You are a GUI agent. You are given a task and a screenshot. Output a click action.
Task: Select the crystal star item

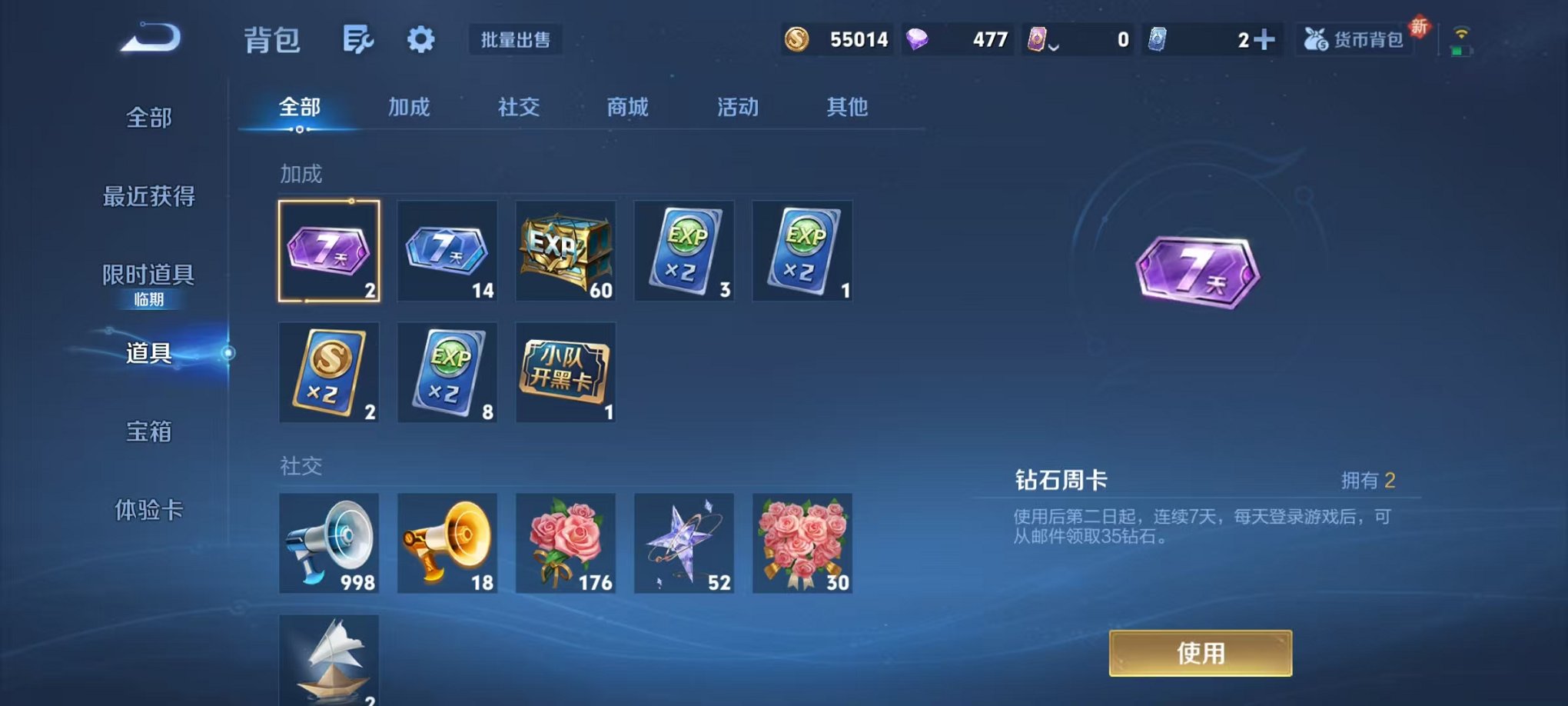pos(684,544)
